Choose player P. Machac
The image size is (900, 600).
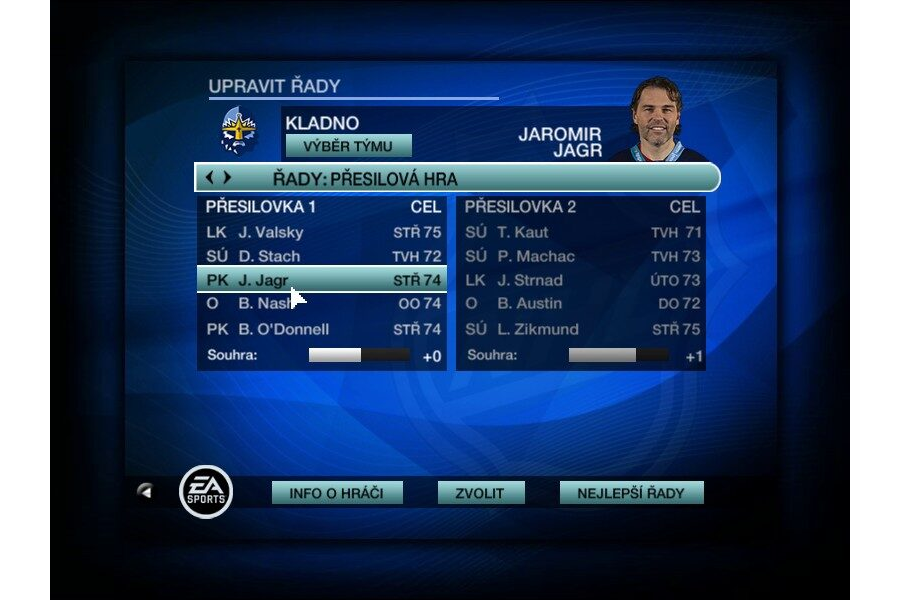[581, 256]
